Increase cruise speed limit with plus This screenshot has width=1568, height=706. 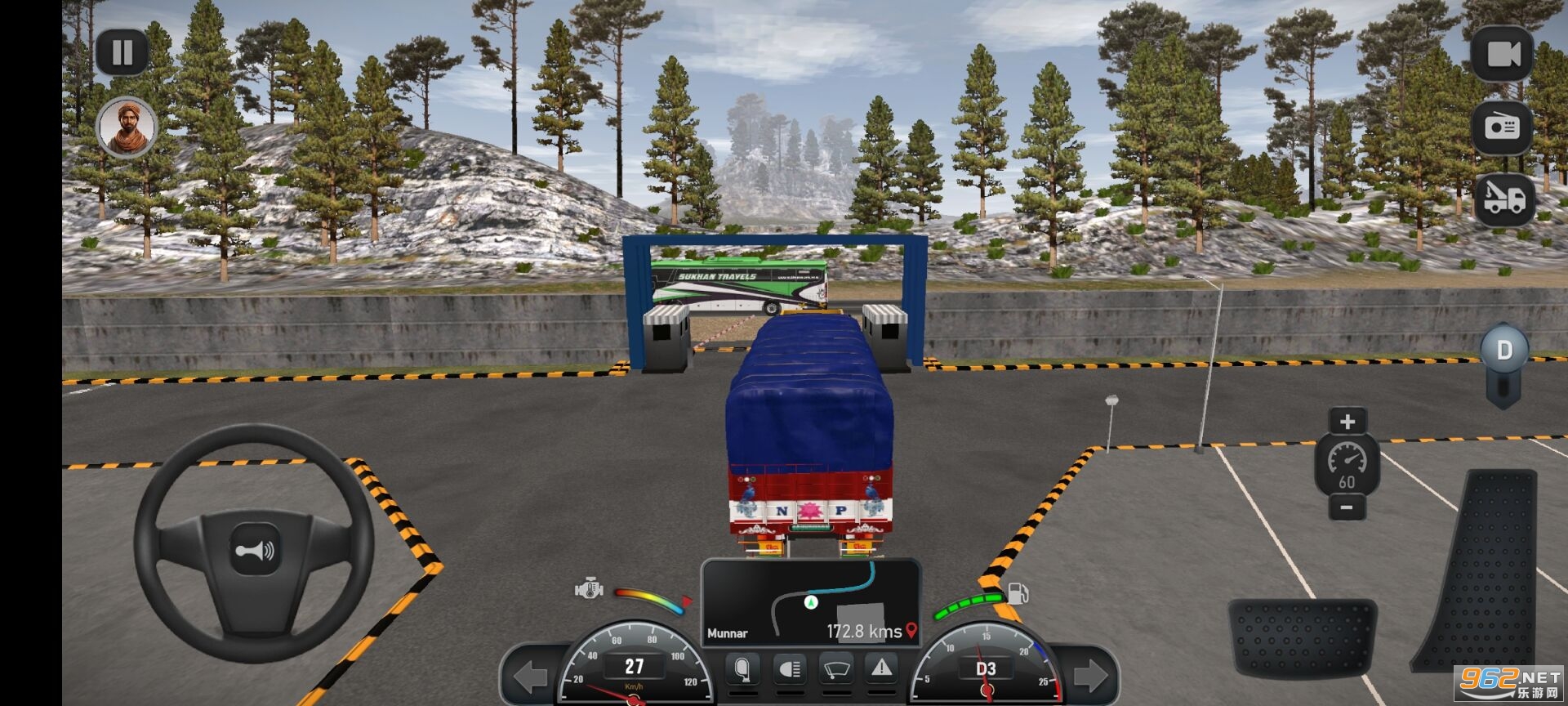pos(1347,422)
